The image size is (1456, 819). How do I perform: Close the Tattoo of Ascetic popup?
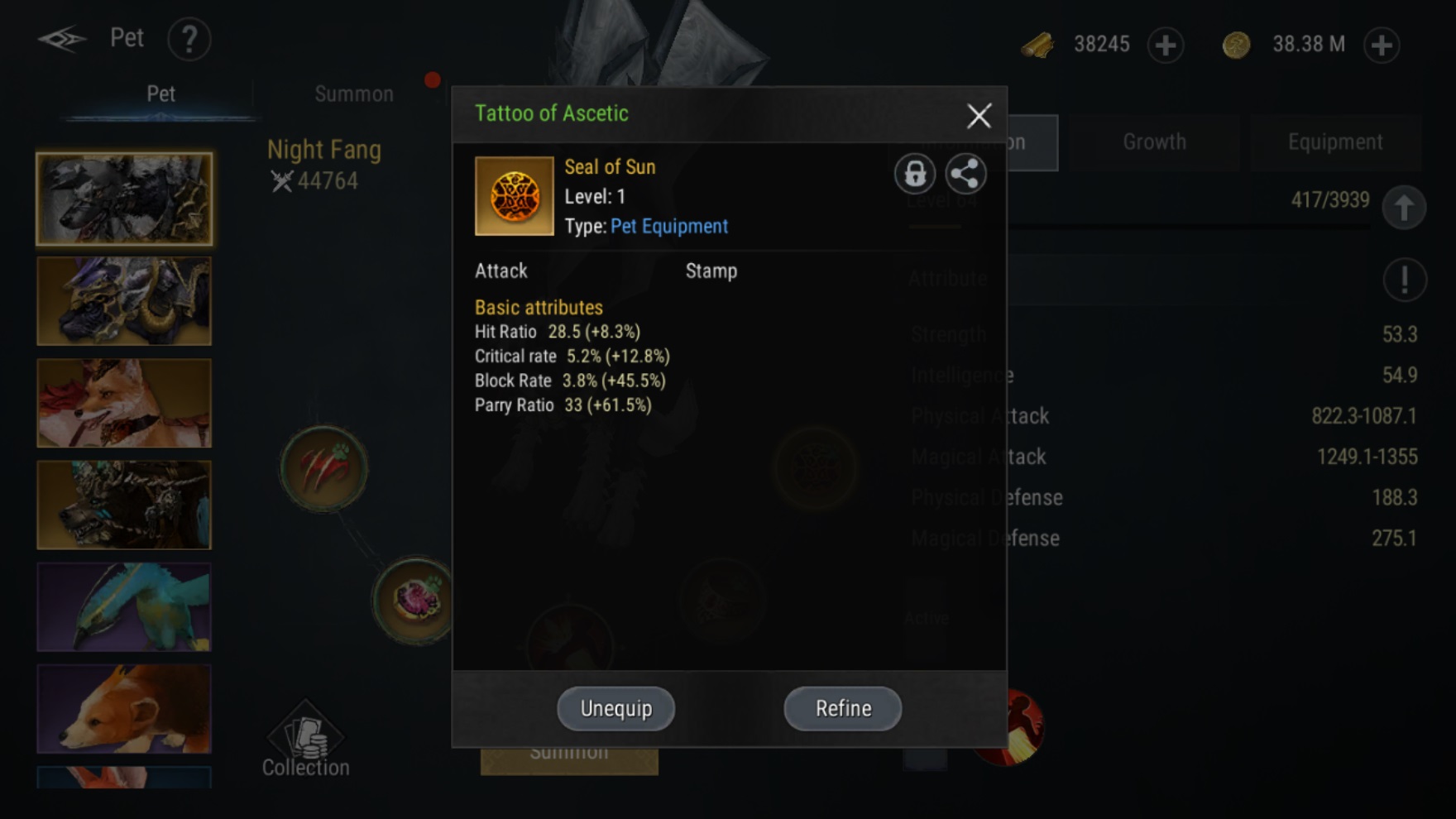(979, 116)
